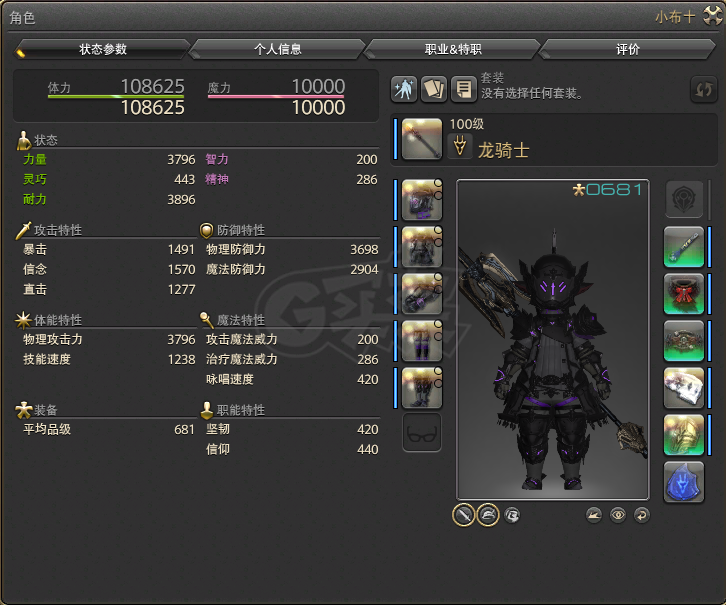
Task: Click the sparkling figure recommended gear button
Action: click(404, 89)
